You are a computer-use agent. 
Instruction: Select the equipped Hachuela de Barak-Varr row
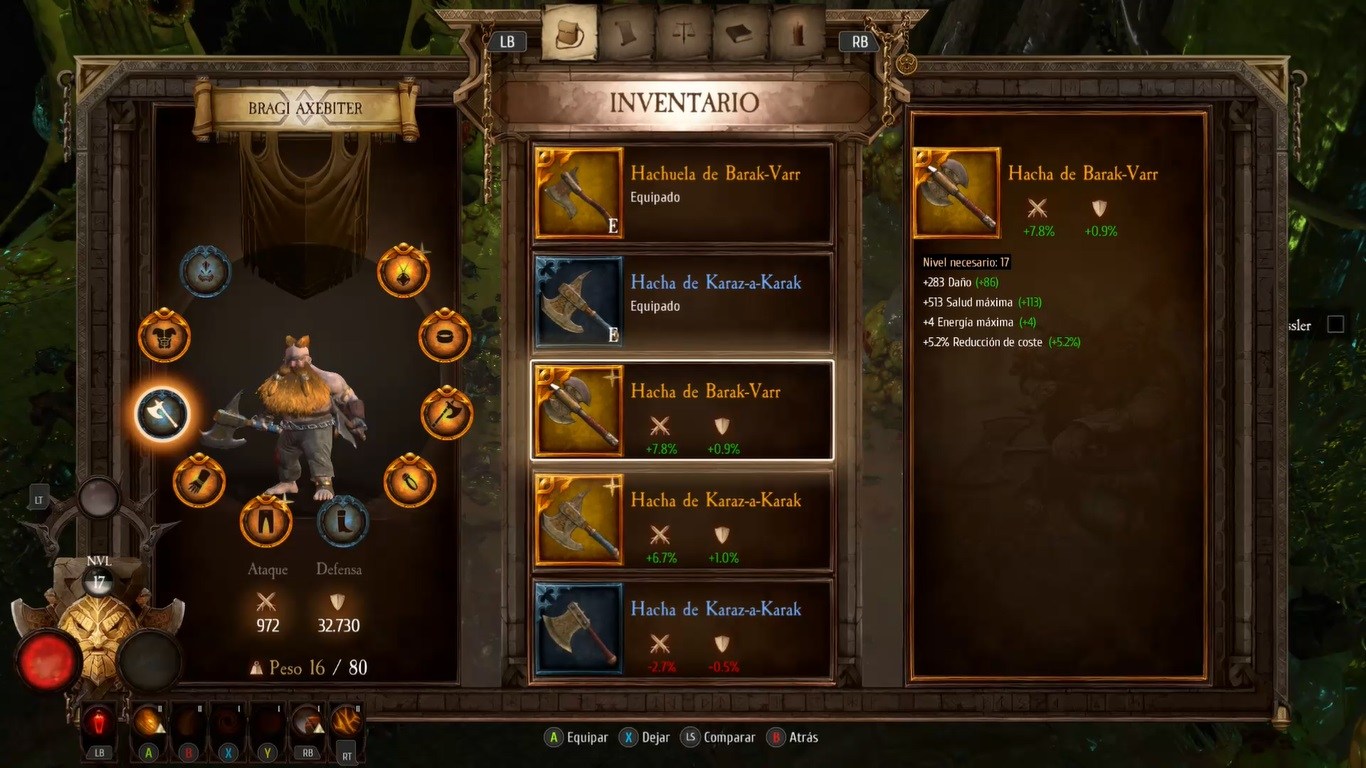[x=682, y=194]
